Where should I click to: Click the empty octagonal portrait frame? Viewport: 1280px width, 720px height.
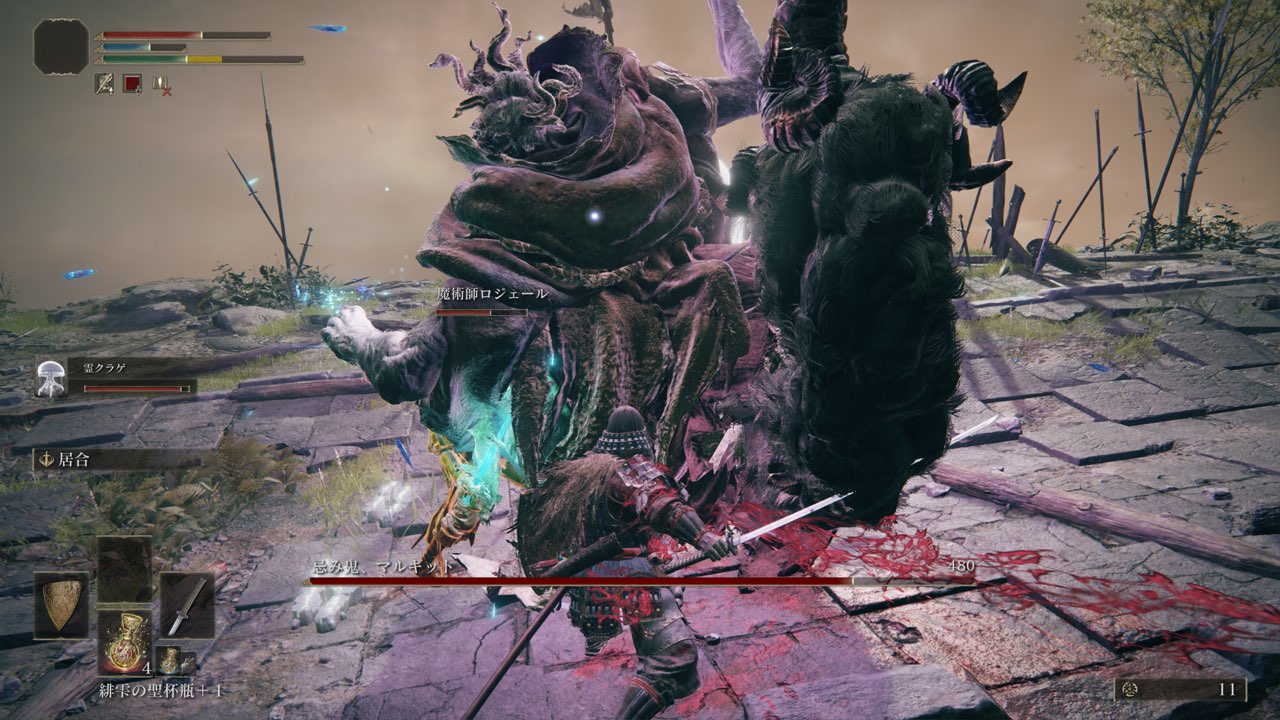pos(61,46)
